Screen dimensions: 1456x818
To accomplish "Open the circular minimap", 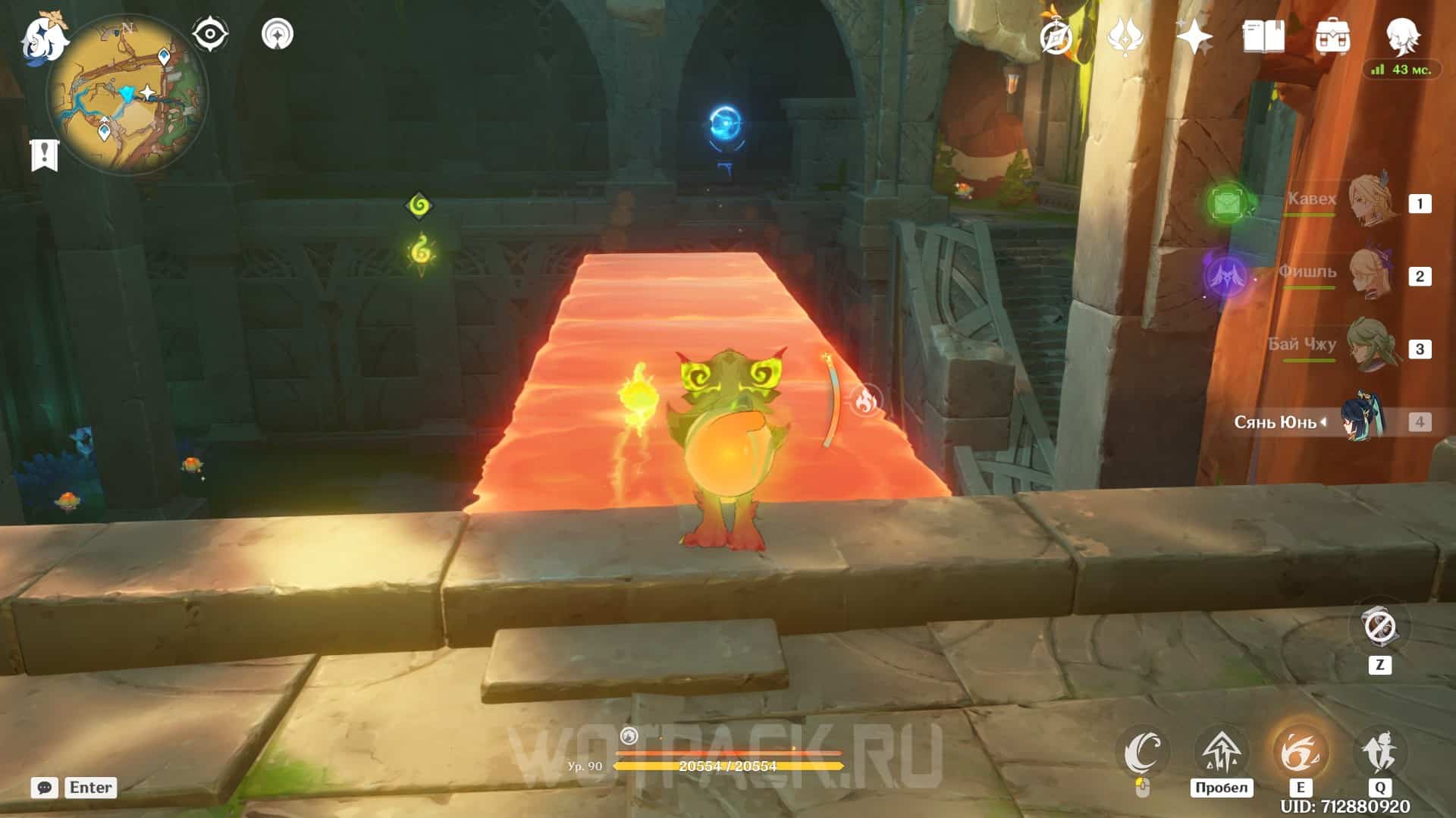I will [127, 95].
